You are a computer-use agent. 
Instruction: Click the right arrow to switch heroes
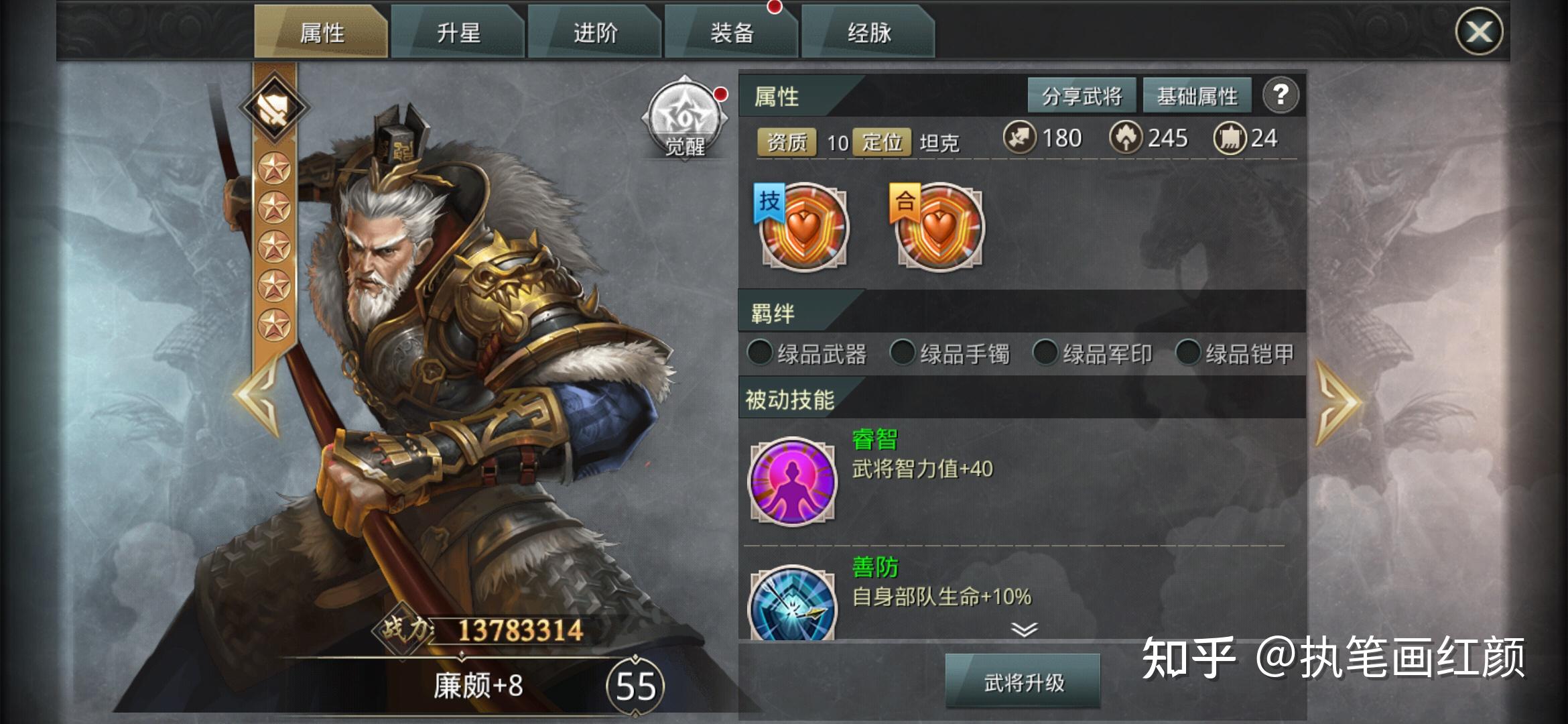pos(1340,402)
